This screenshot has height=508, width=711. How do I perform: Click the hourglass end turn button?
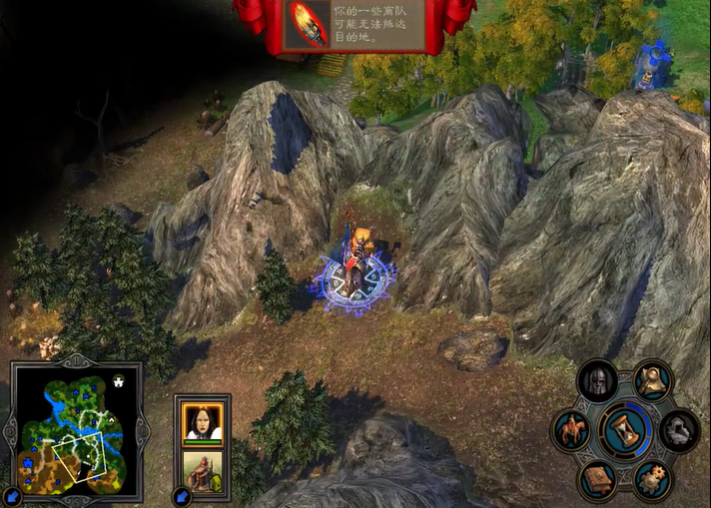[626, 430]
